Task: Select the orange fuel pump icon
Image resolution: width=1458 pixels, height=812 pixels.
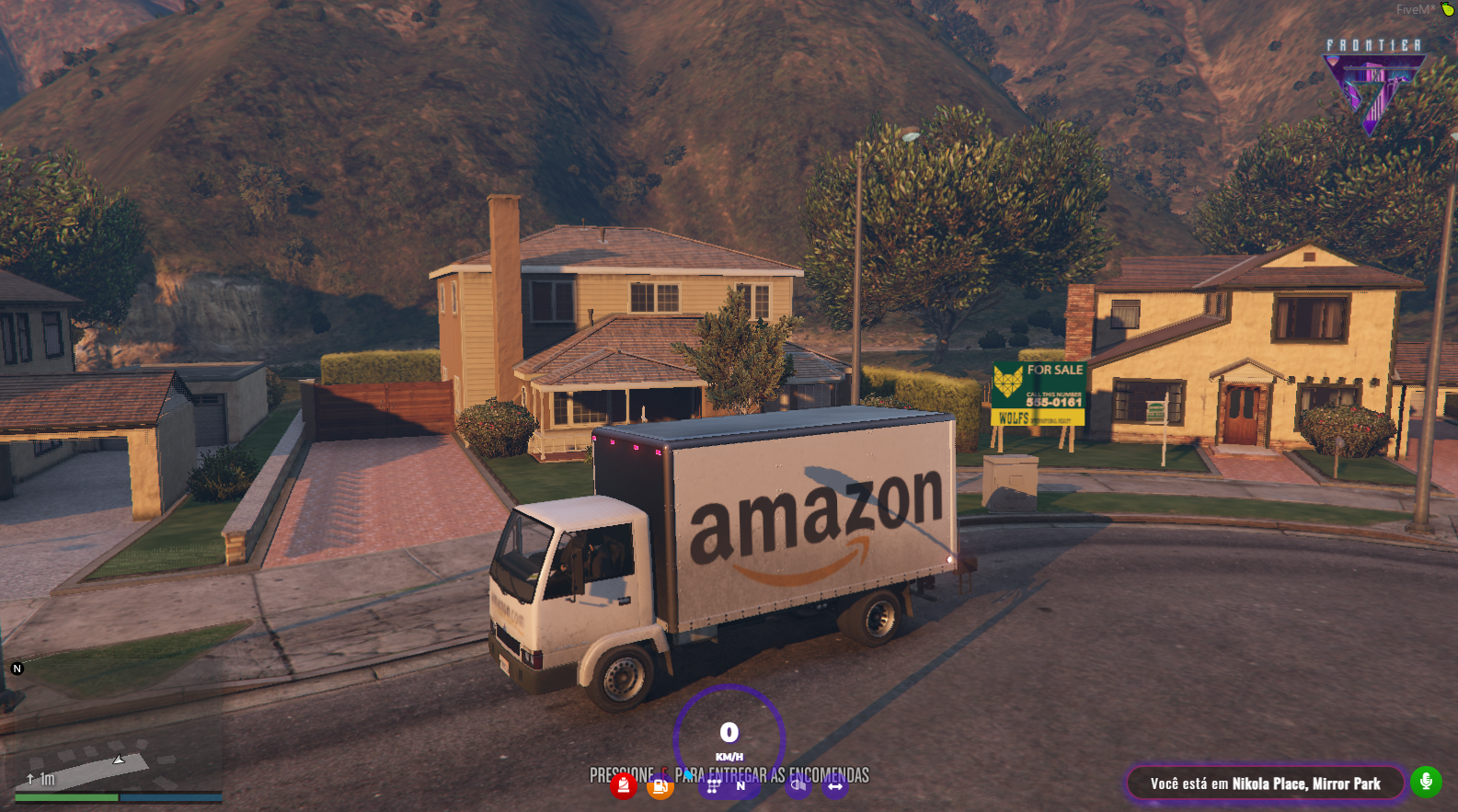Action: [x=660, y=786]
